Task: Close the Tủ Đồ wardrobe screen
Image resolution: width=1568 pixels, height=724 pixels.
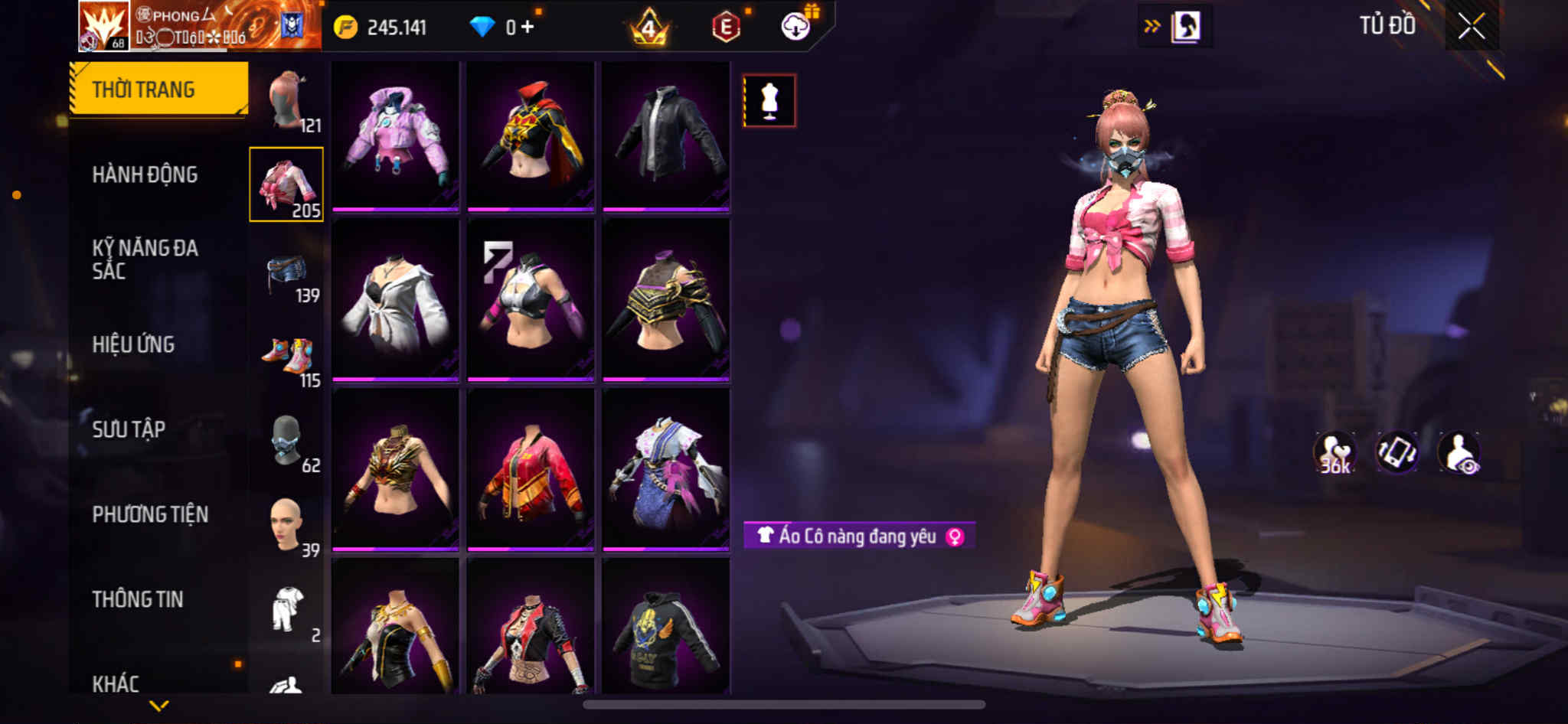Action: click(1471, 27)
